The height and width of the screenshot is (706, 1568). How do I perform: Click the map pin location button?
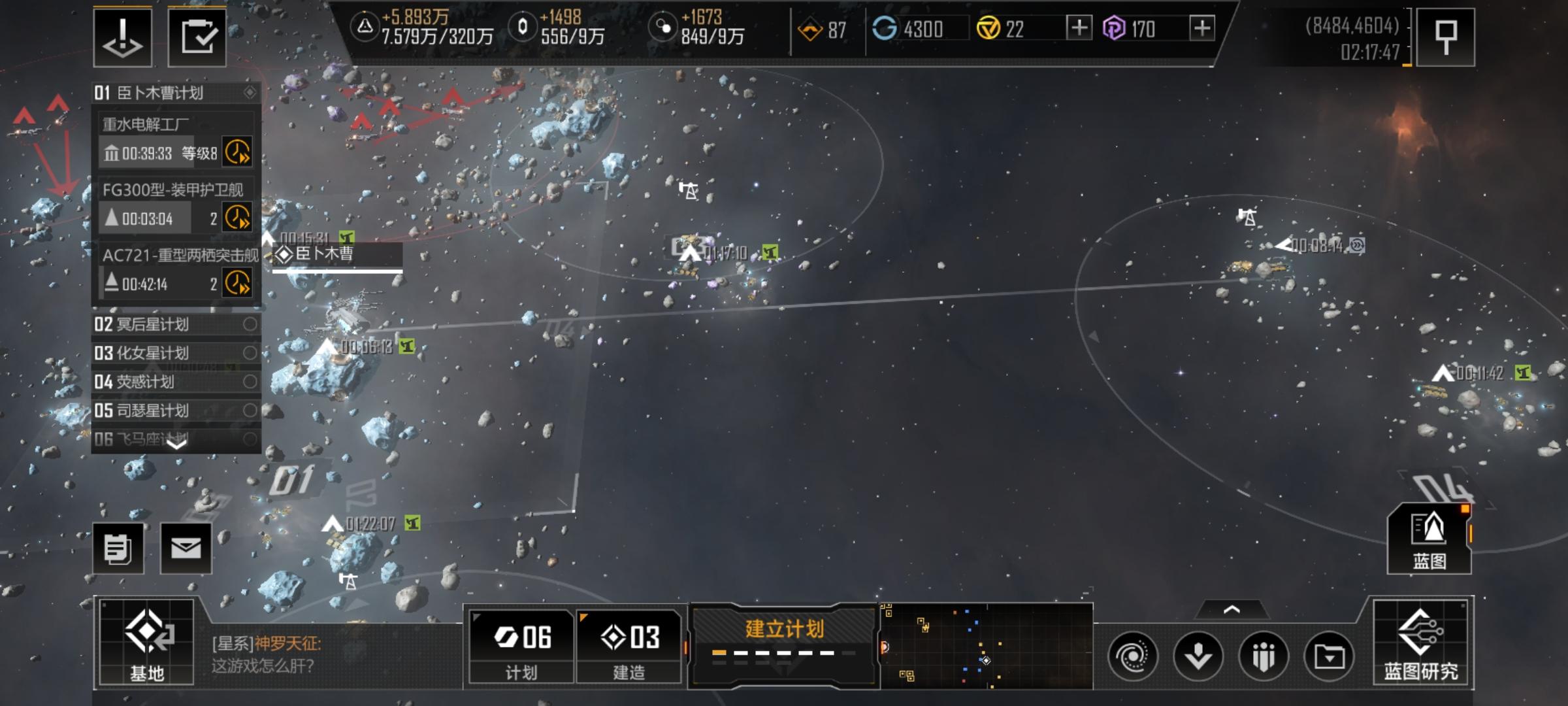click(1446, 37)
